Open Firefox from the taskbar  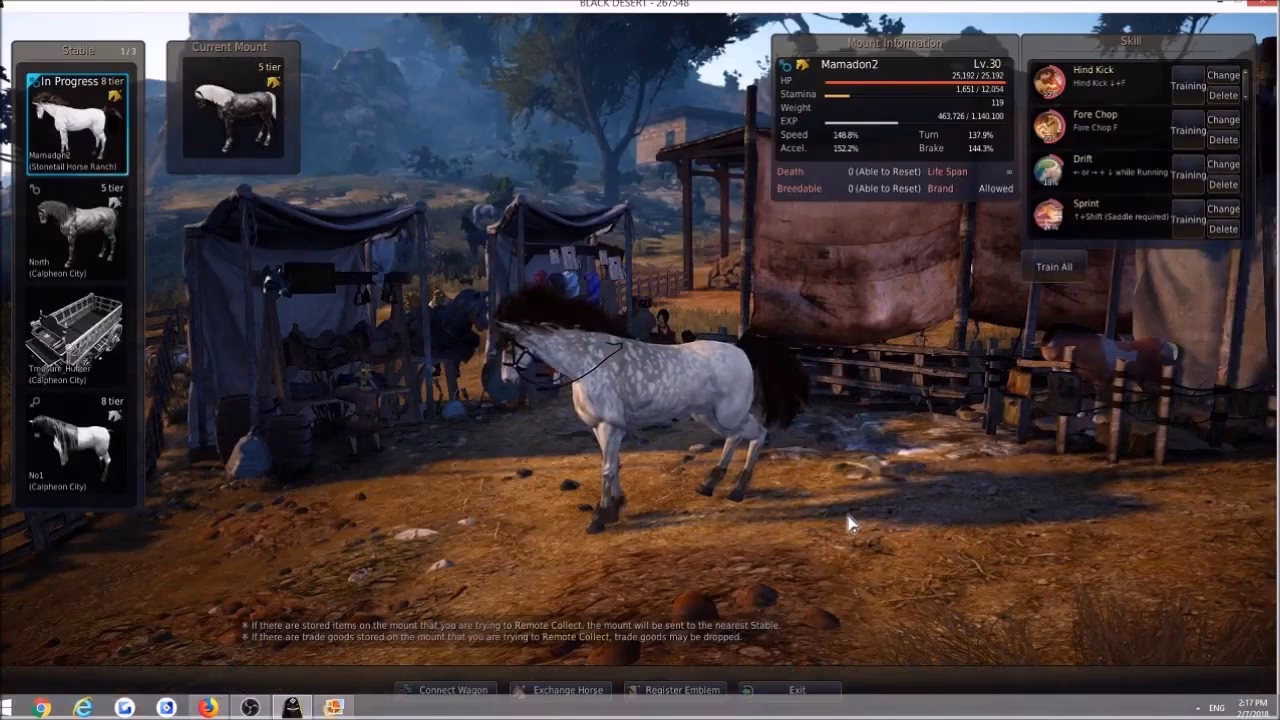[207, 706]
